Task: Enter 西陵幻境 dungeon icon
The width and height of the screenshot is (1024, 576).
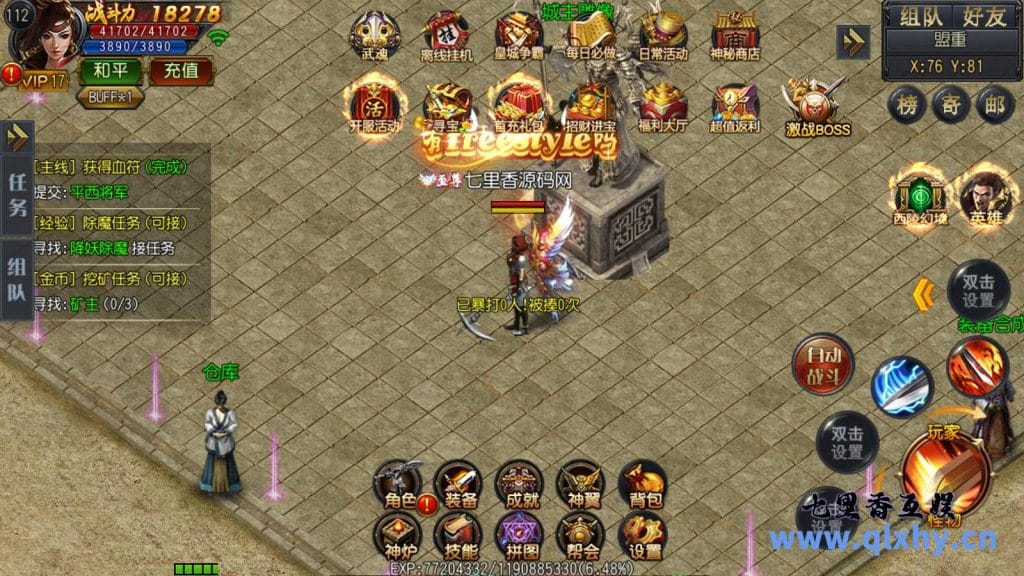Action: [920, 198]
